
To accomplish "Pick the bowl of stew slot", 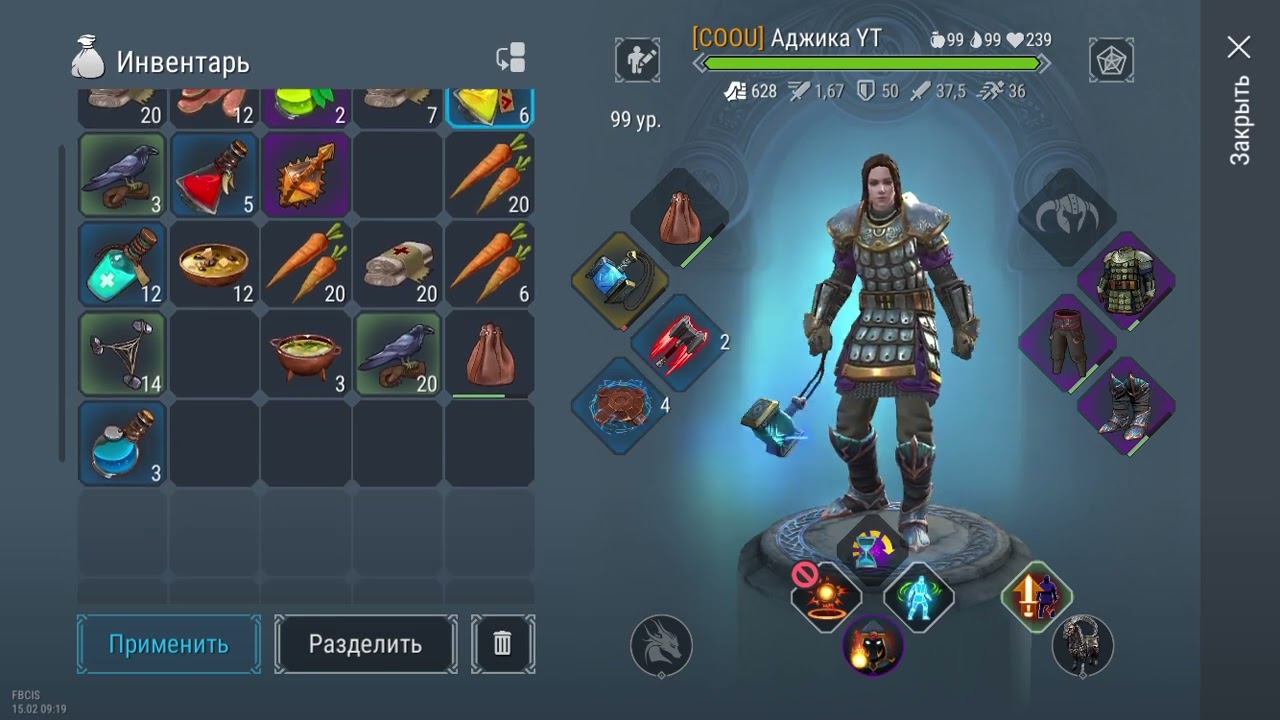I will click(x=214, y=265).
